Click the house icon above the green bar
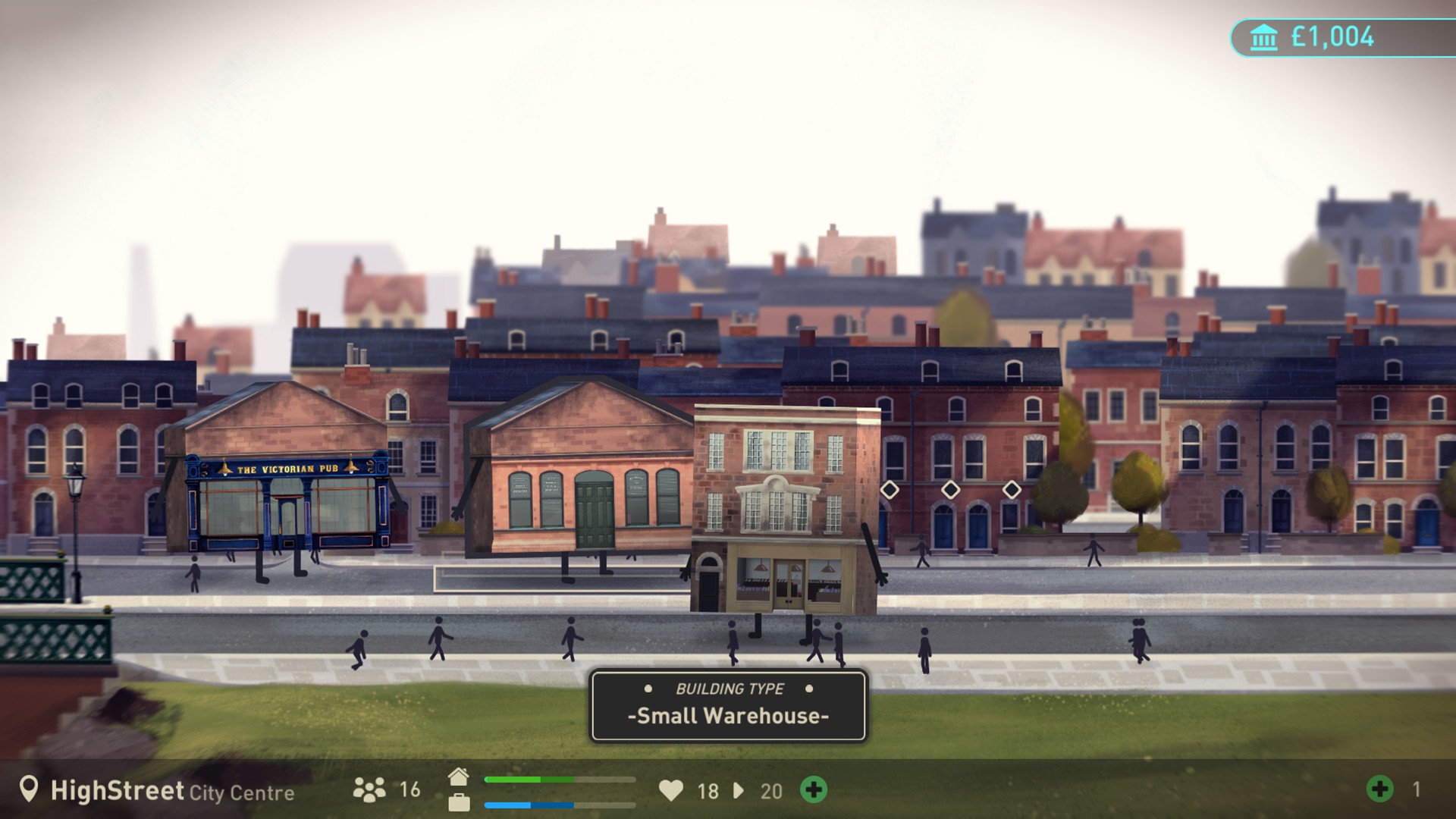This screenshot has width=1456, height=819. tap(460, 776)
